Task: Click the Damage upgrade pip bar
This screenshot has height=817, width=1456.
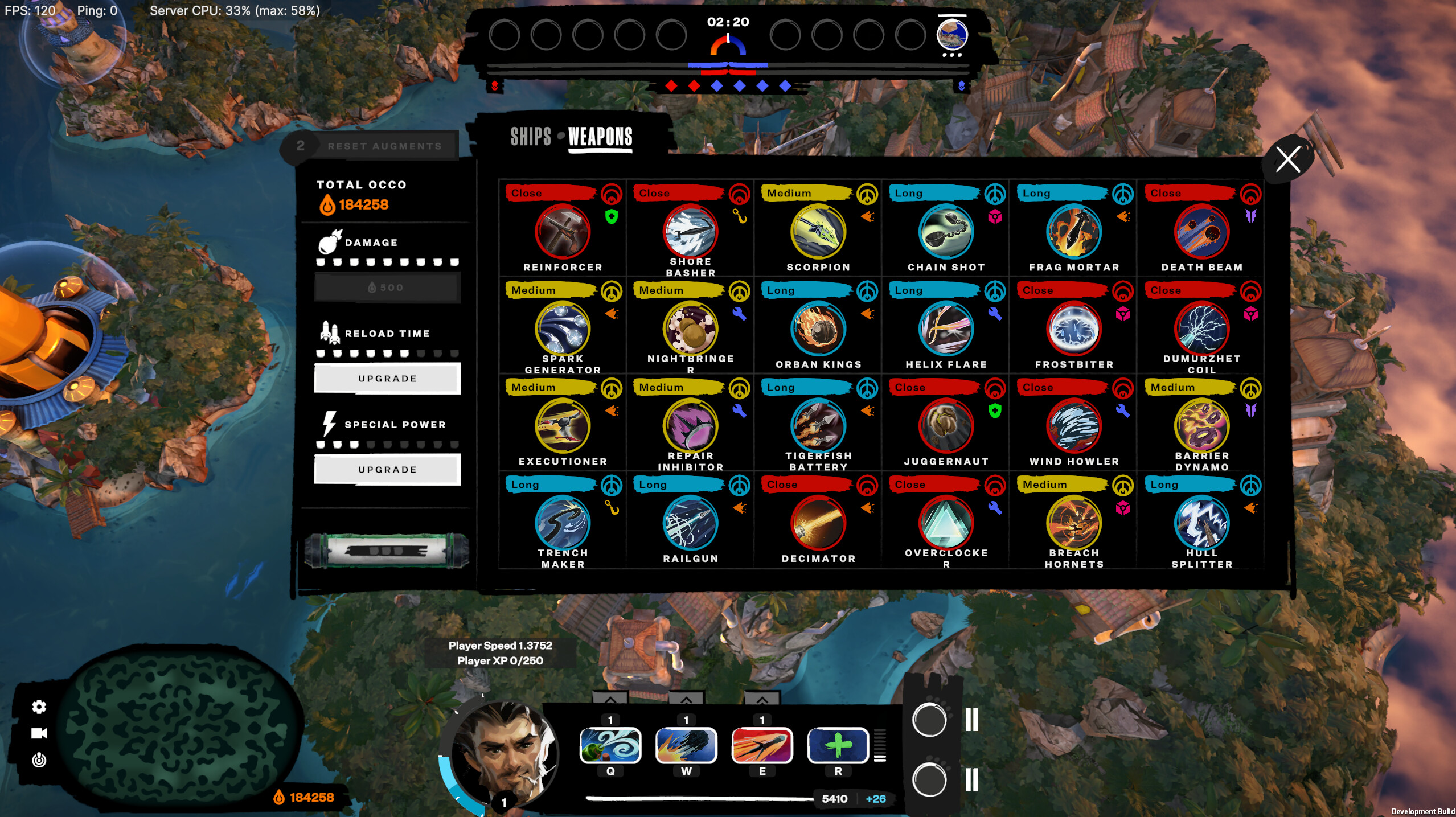Action: pos(388,263)
